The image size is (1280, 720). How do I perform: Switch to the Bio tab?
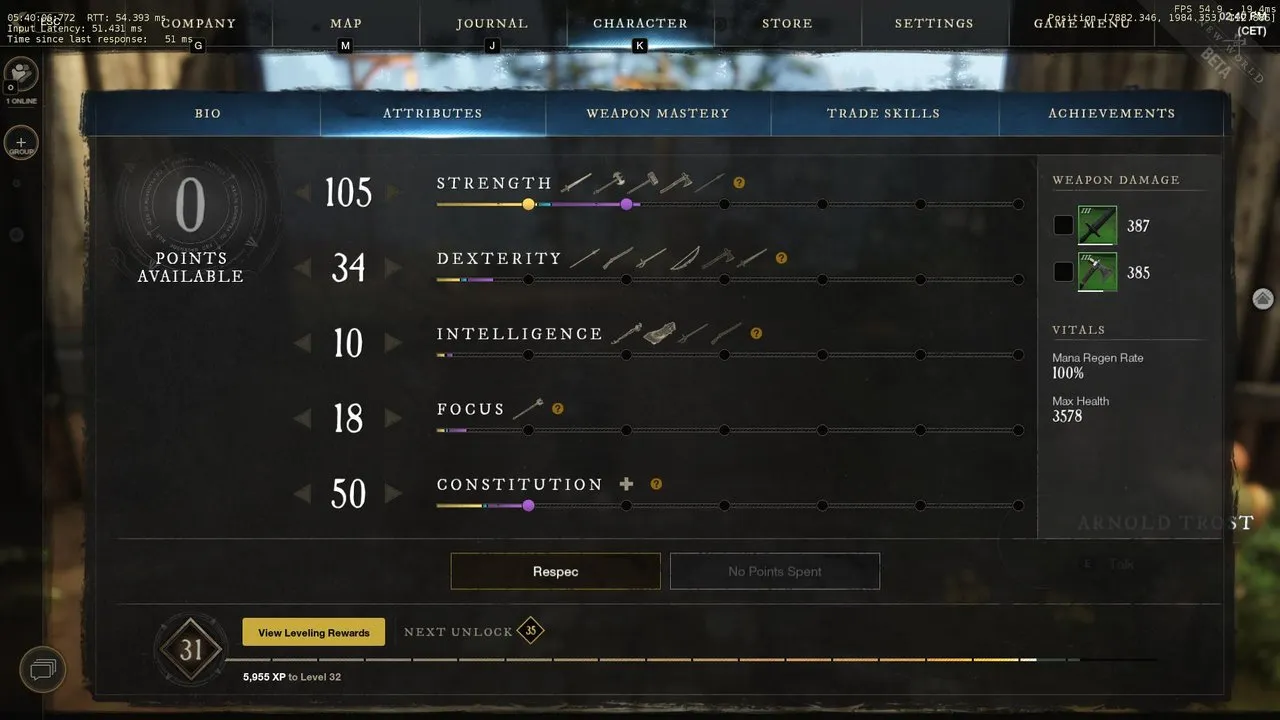(208, 114)
